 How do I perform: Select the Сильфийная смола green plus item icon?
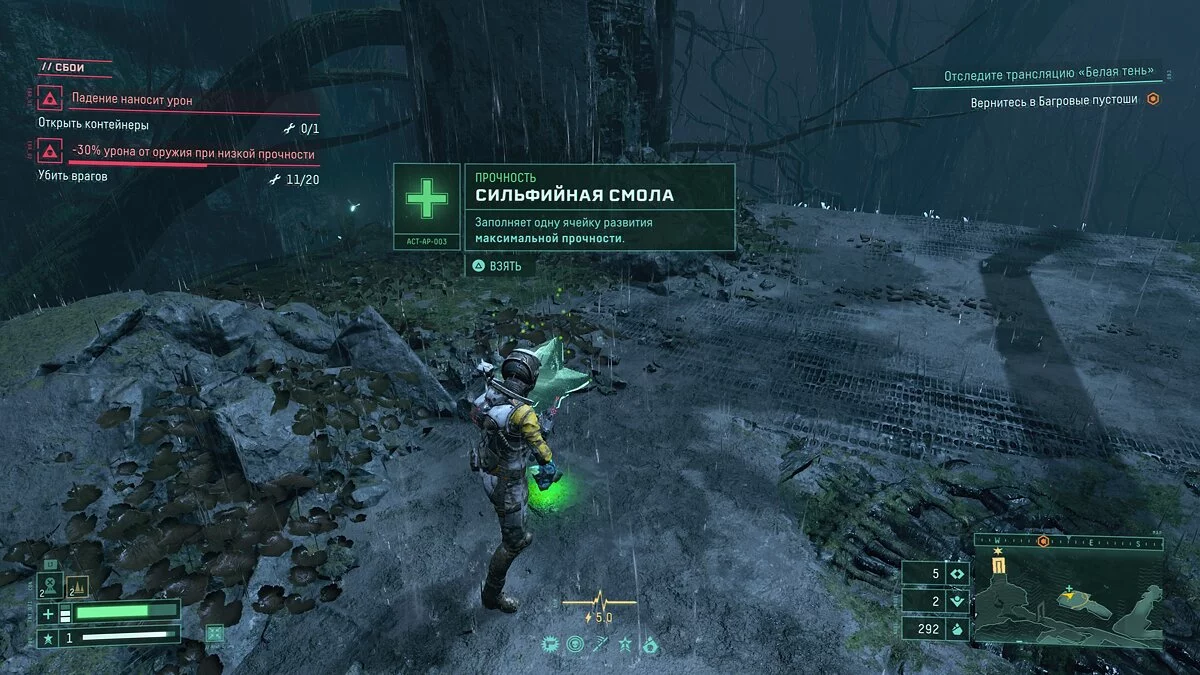(427, 200)
